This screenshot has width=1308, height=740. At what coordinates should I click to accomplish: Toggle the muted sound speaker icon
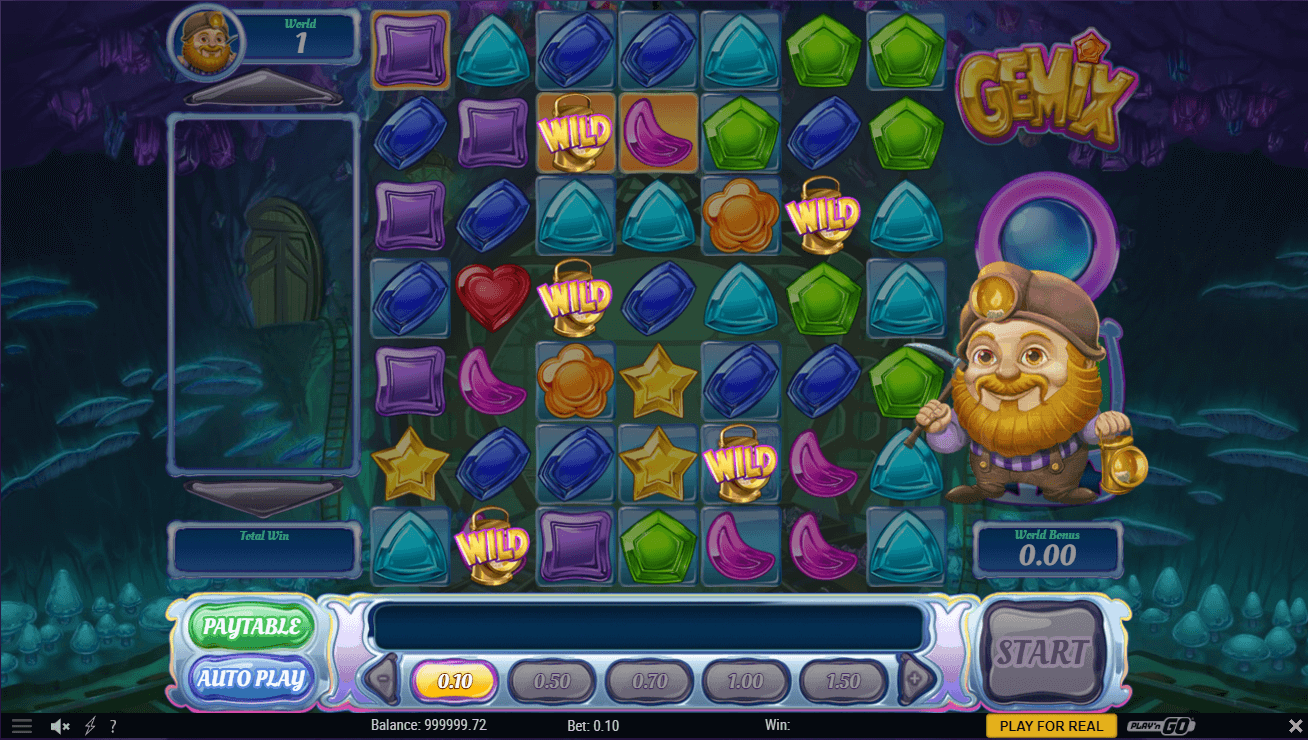[x=60, y=726]
